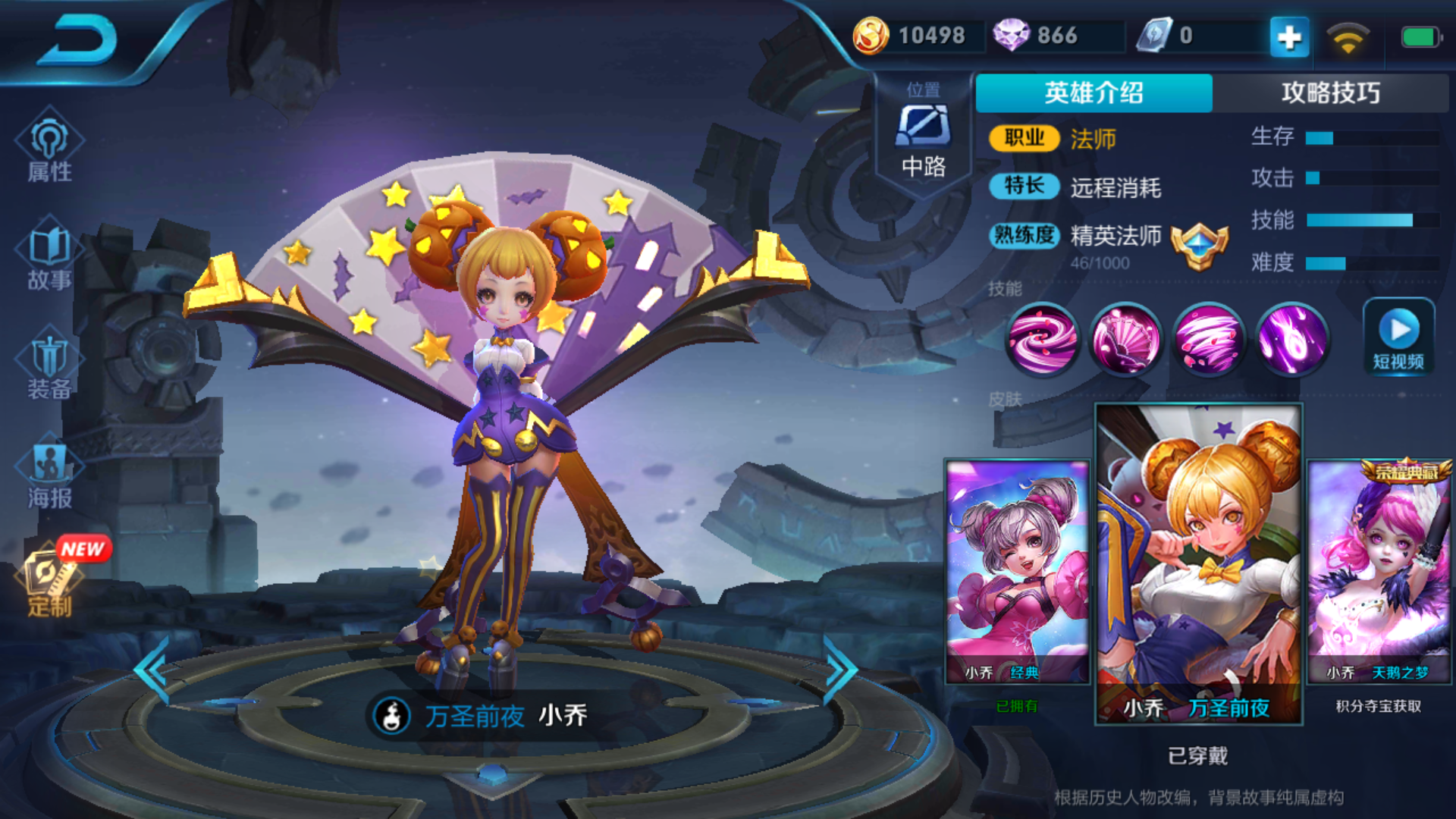1456x819 pixels.
Task: Select the whirlwind skill icon
Action: [1209, 340]
